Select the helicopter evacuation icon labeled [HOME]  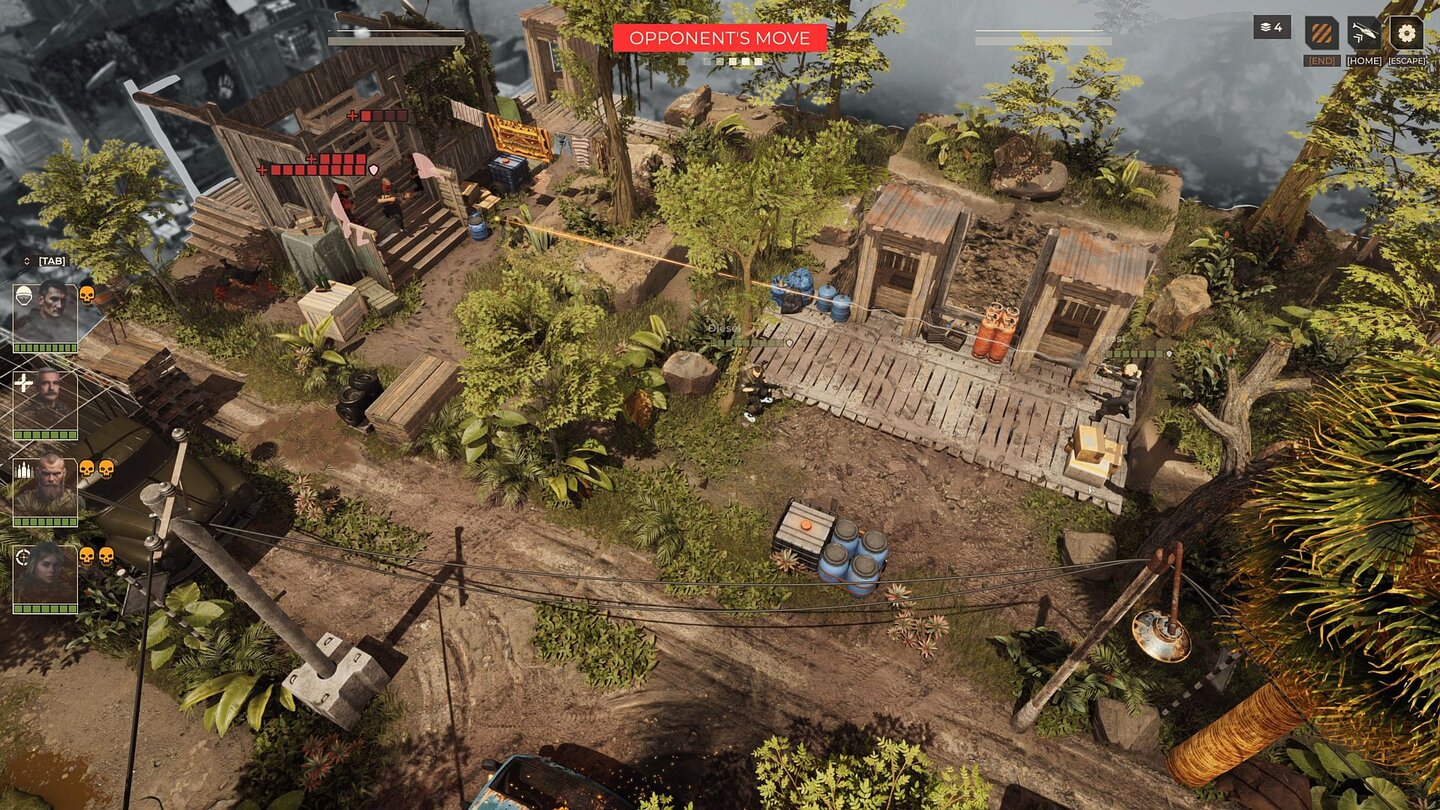pyautogui.click(x=1363, y=30)
